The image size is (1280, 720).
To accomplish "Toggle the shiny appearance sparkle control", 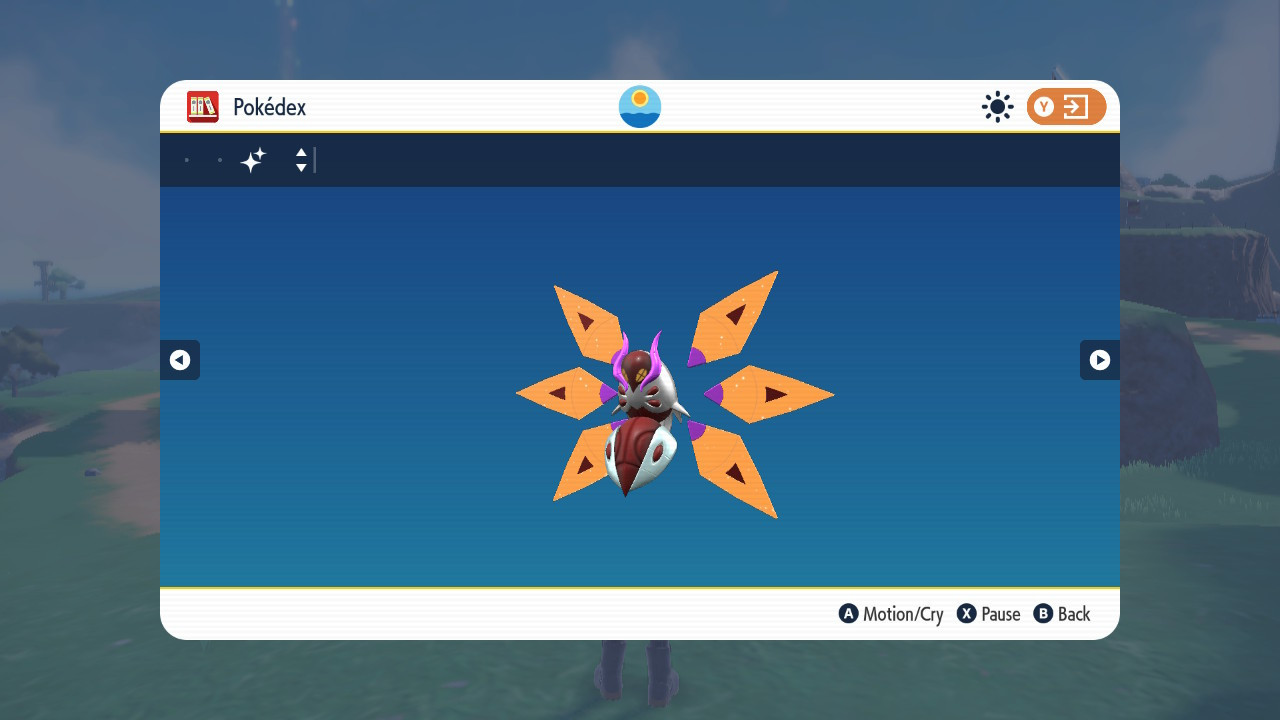I will 253,159.
